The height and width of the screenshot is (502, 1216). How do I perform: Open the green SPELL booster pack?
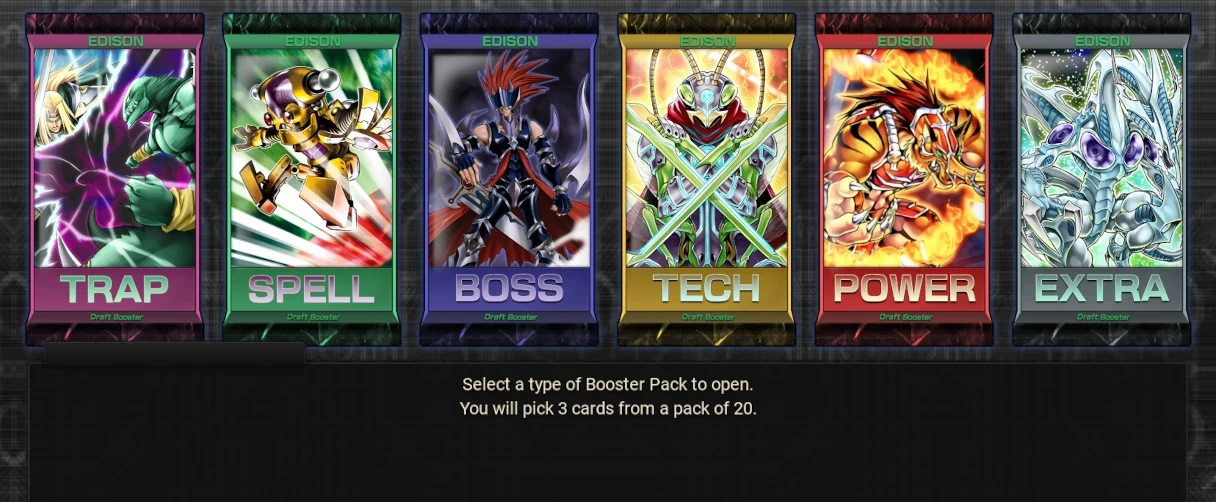311,180
